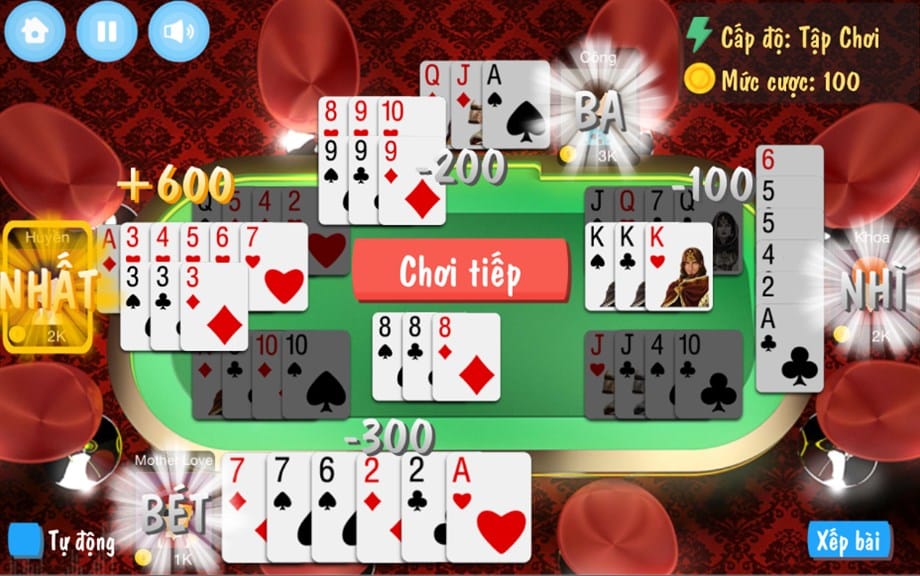This screenshot has height=576, width=920.
Task: Sort cards with Xếp bài
Action: click(x=849, y=541)
